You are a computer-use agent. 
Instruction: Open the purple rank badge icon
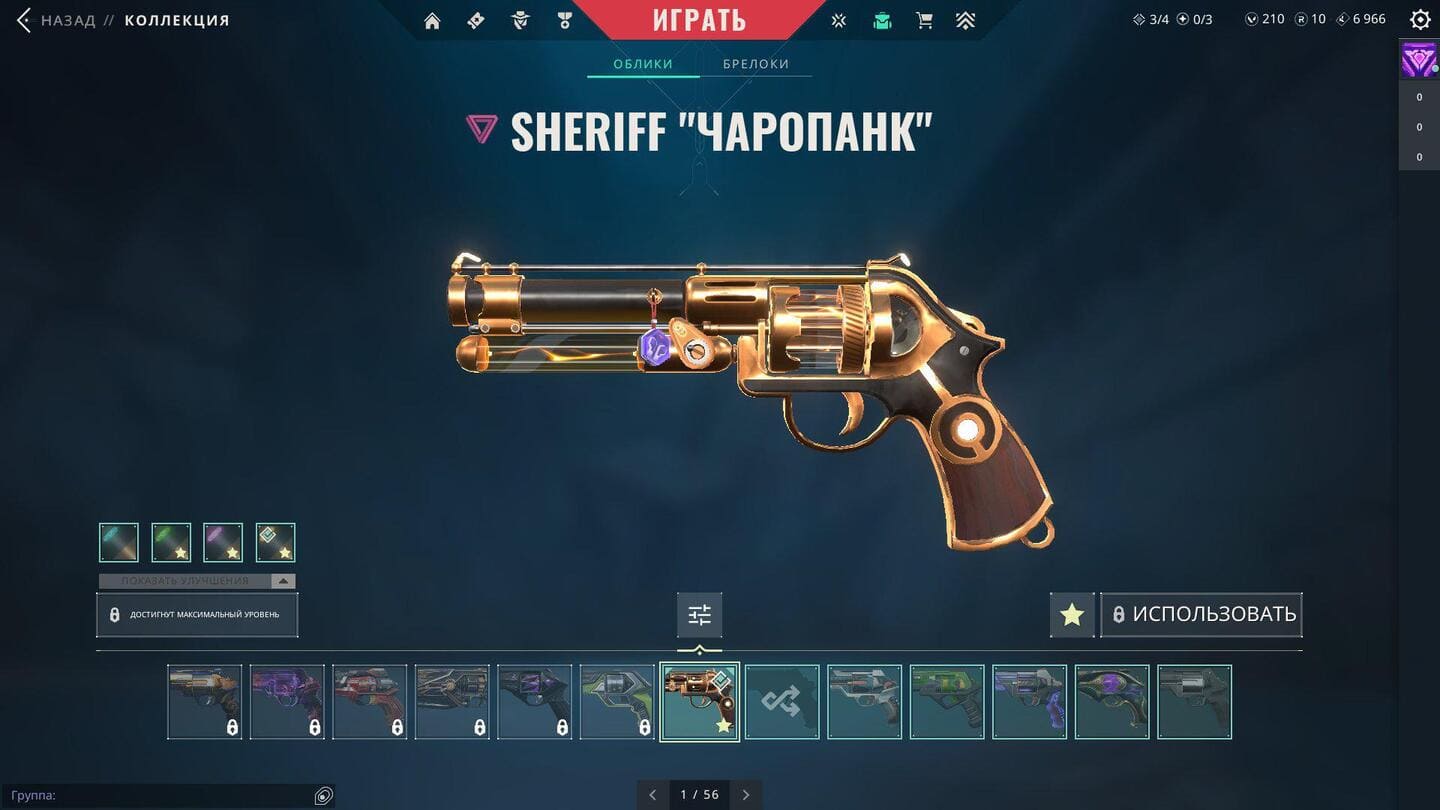click(1418, 61)
